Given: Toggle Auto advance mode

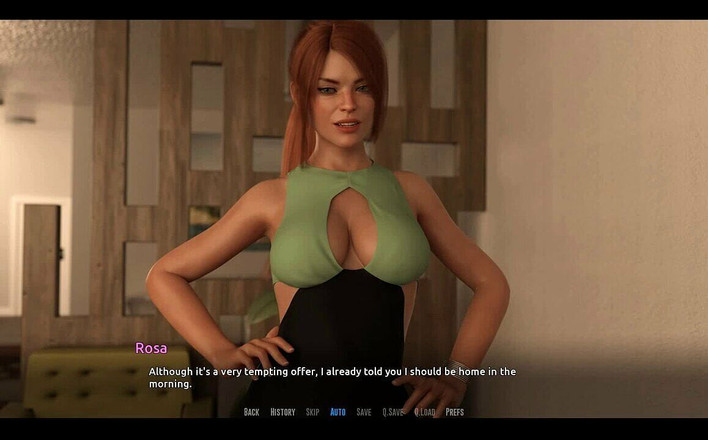Looking at the screenshot, I should point(338,412).
